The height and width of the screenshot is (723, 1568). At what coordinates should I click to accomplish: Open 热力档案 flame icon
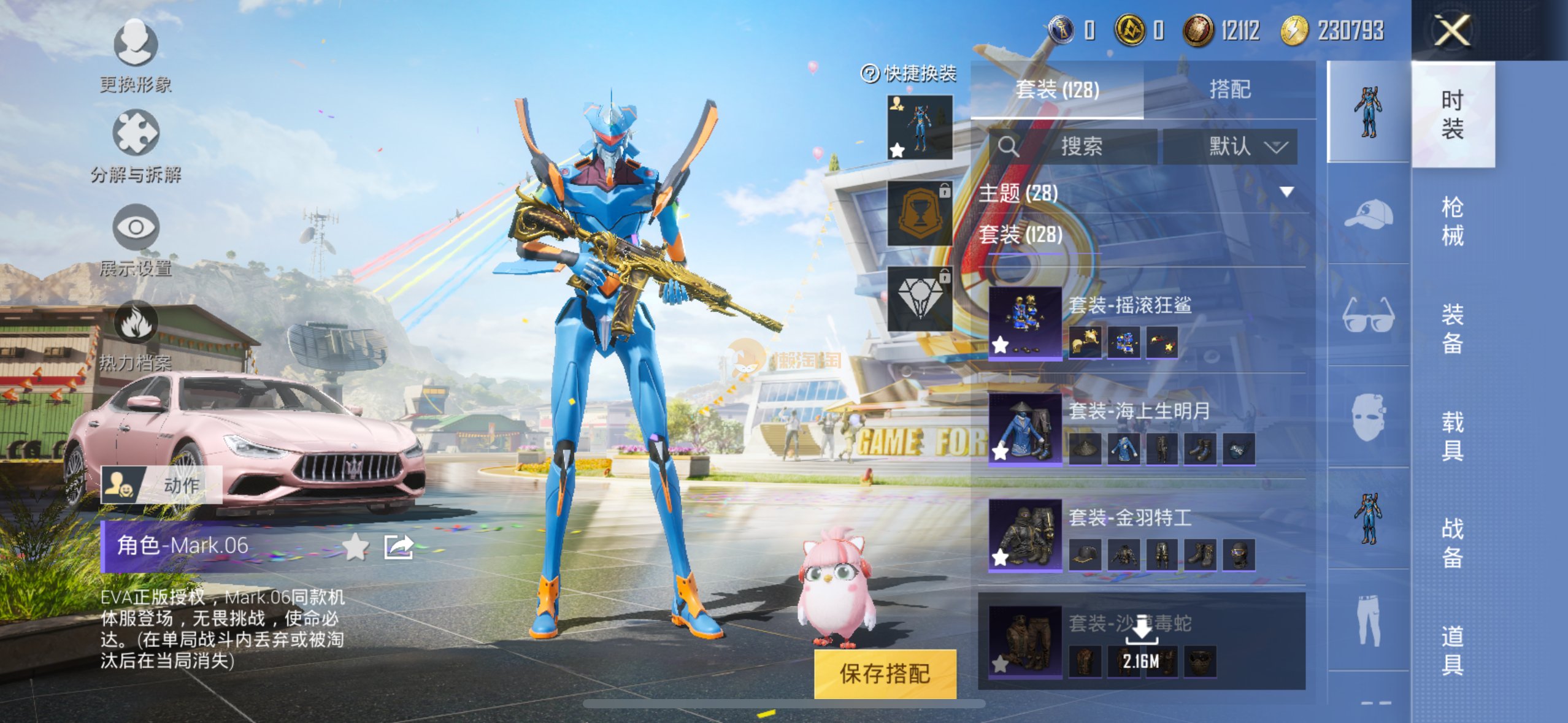(x=136, y=323)
